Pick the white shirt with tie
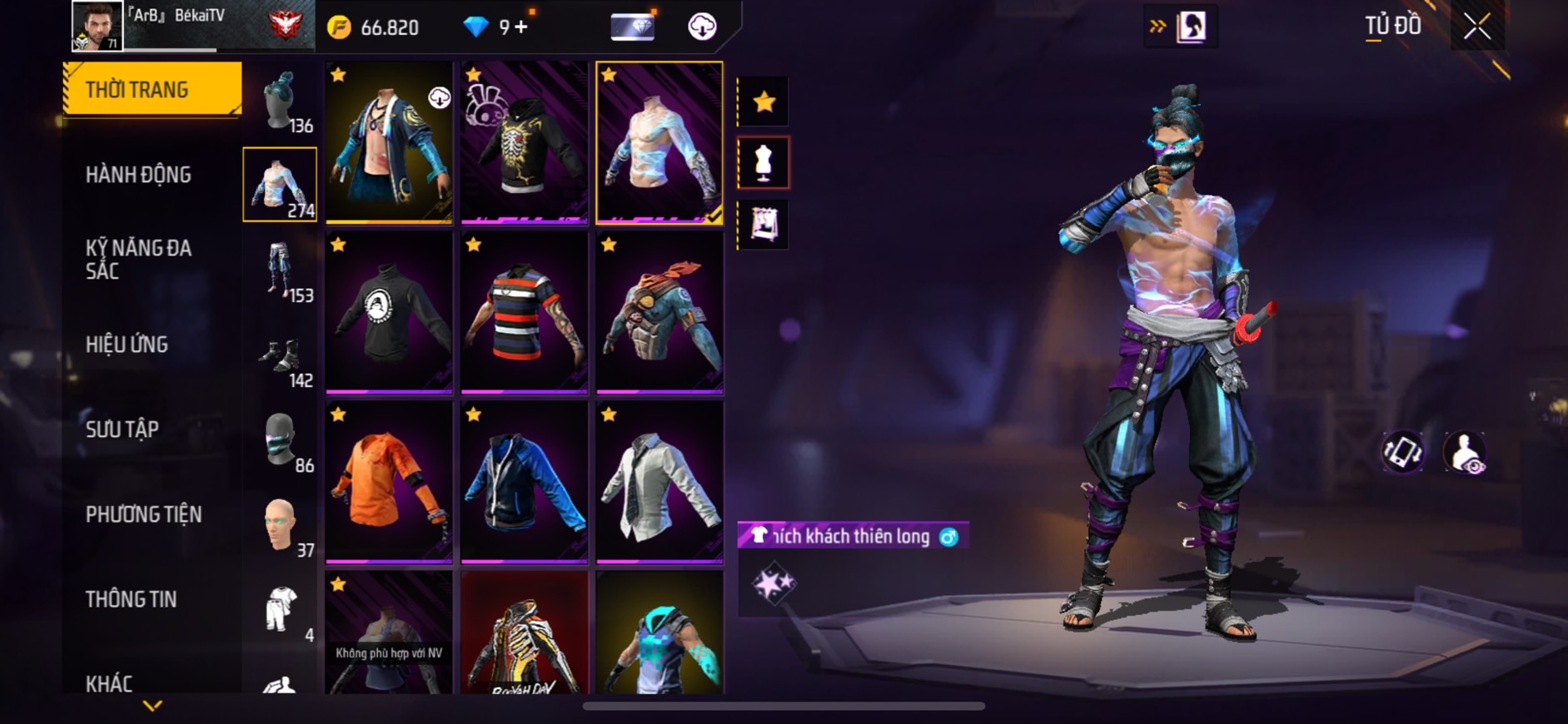 tap(659, 481)
